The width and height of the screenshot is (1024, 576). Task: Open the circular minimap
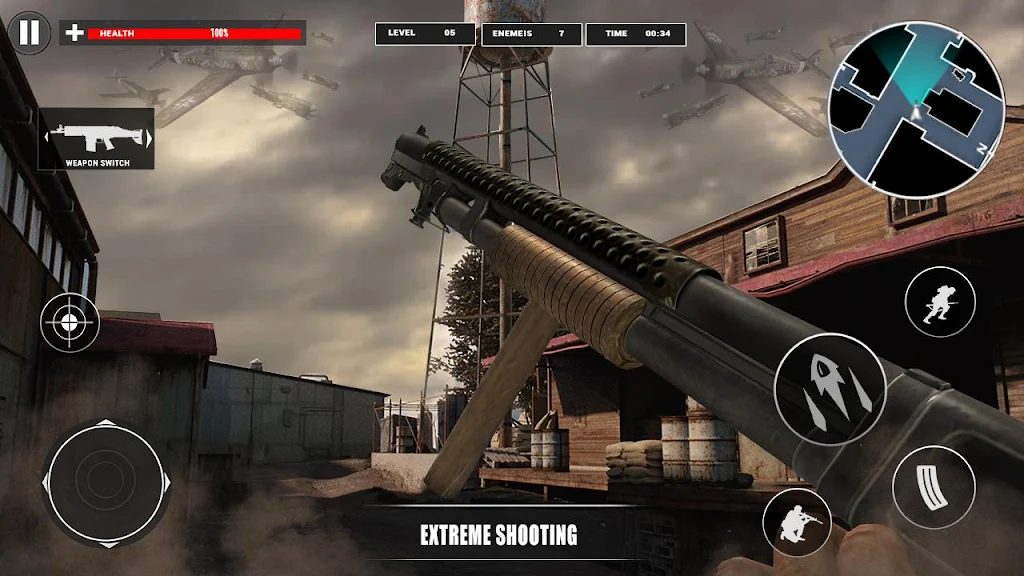click(x=920, y=110)
